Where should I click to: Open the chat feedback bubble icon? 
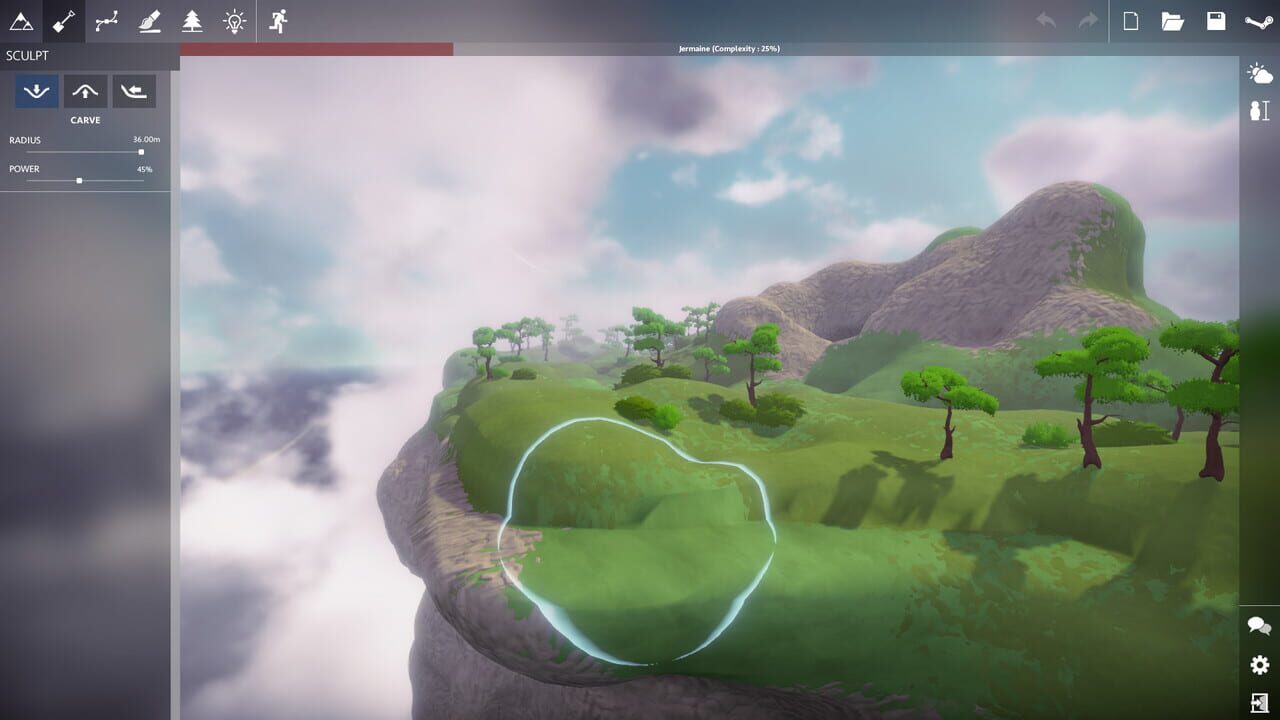[1258, 623]
